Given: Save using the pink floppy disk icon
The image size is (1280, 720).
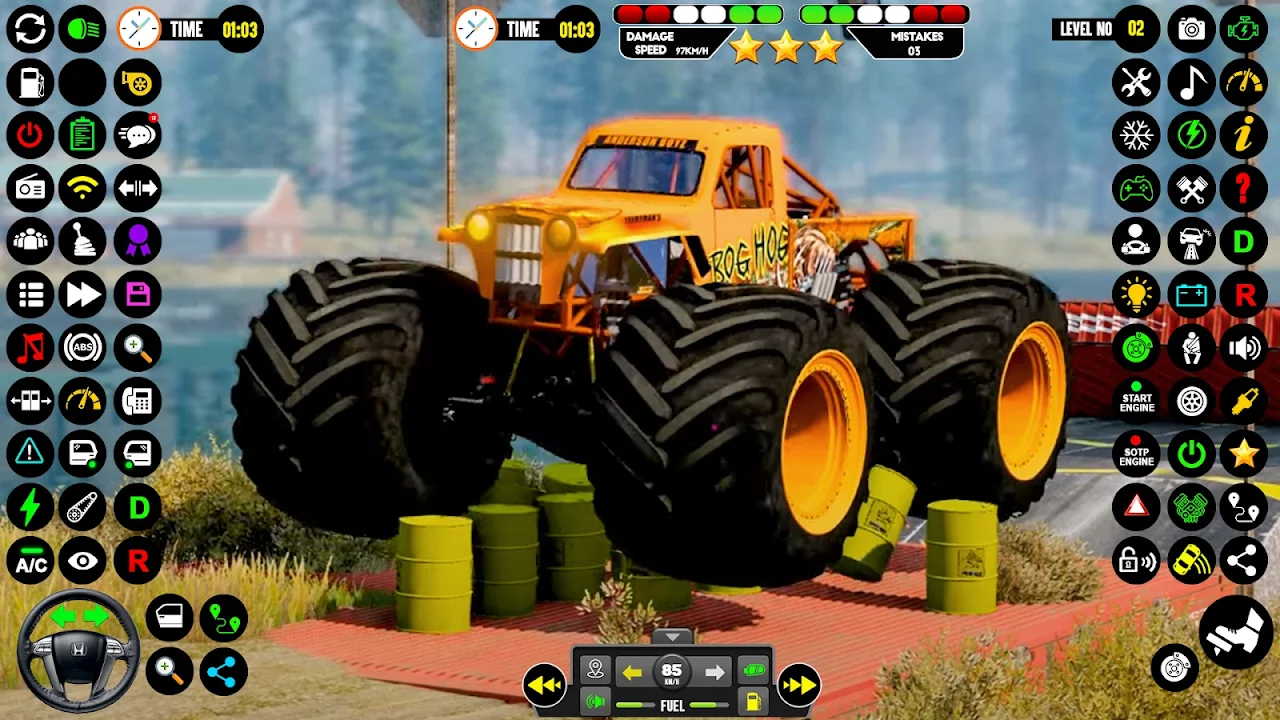Looking at the screenshot, I should point(137,294).
